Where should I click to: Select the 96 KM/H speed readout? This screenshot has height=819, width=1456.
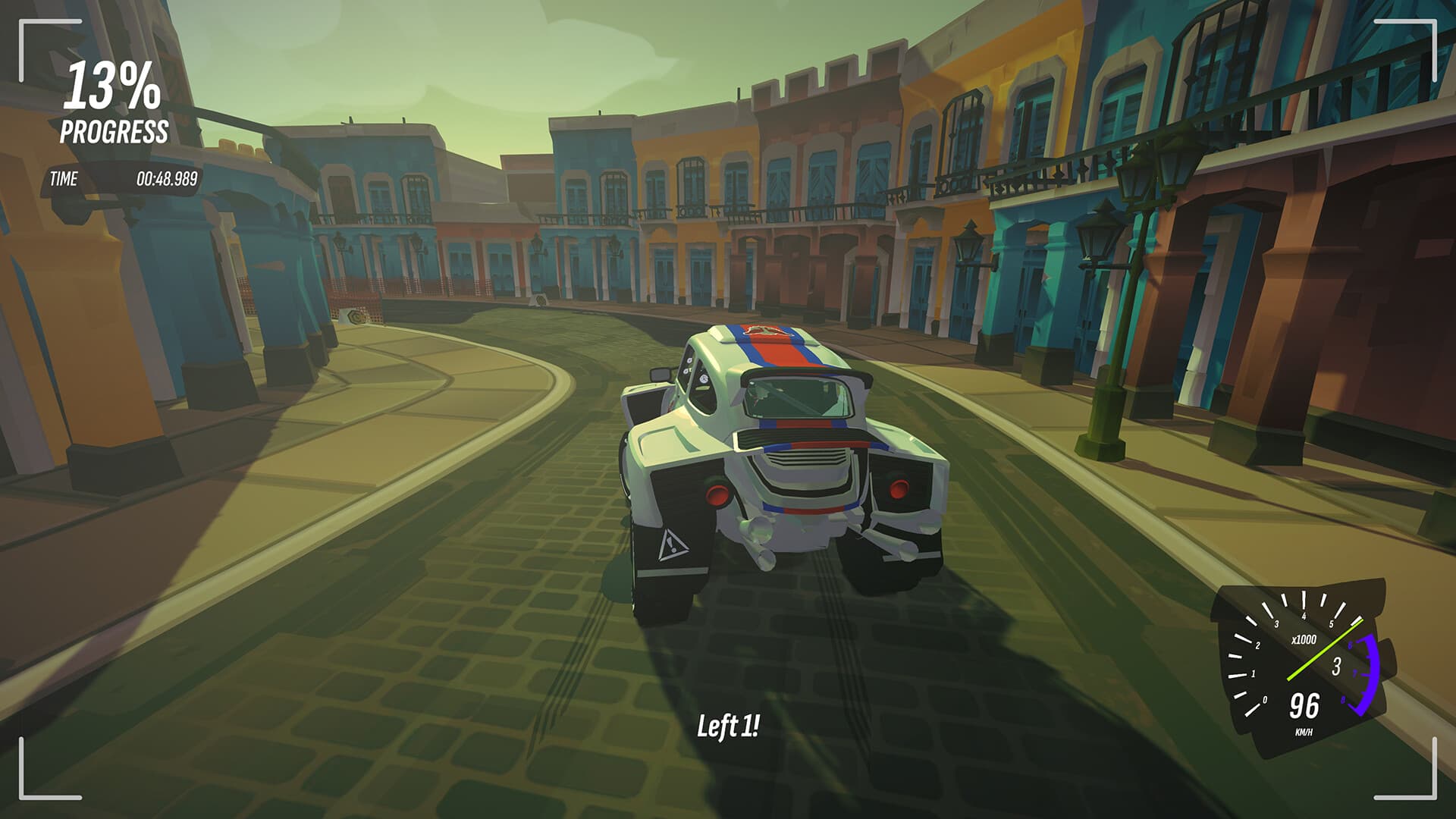point(1304,705)
